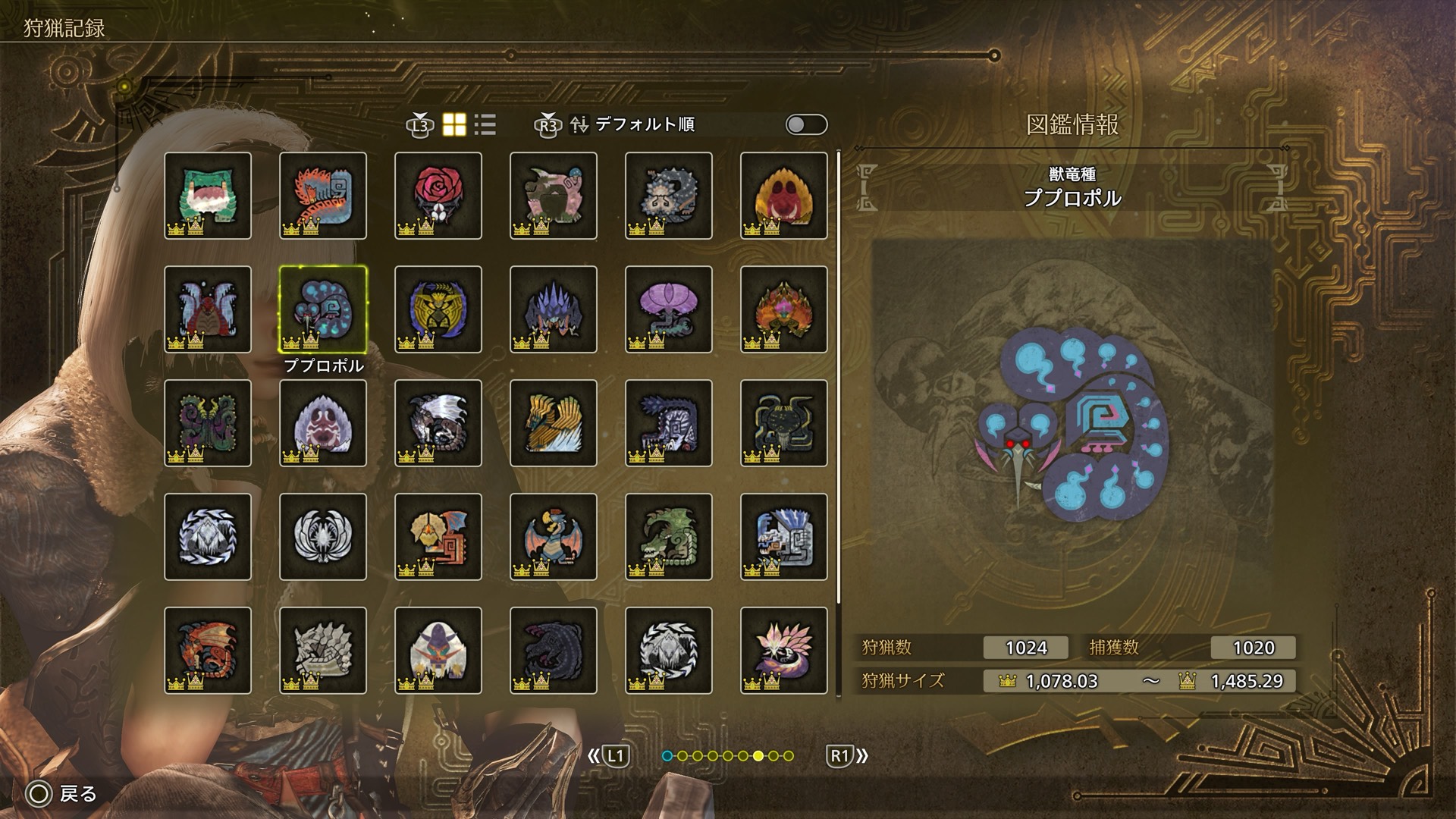Image resolution: width=1456 pixels, height=819 pixels.
Task: Select the blue Gypceros icon
Action: tap(554, 537)
